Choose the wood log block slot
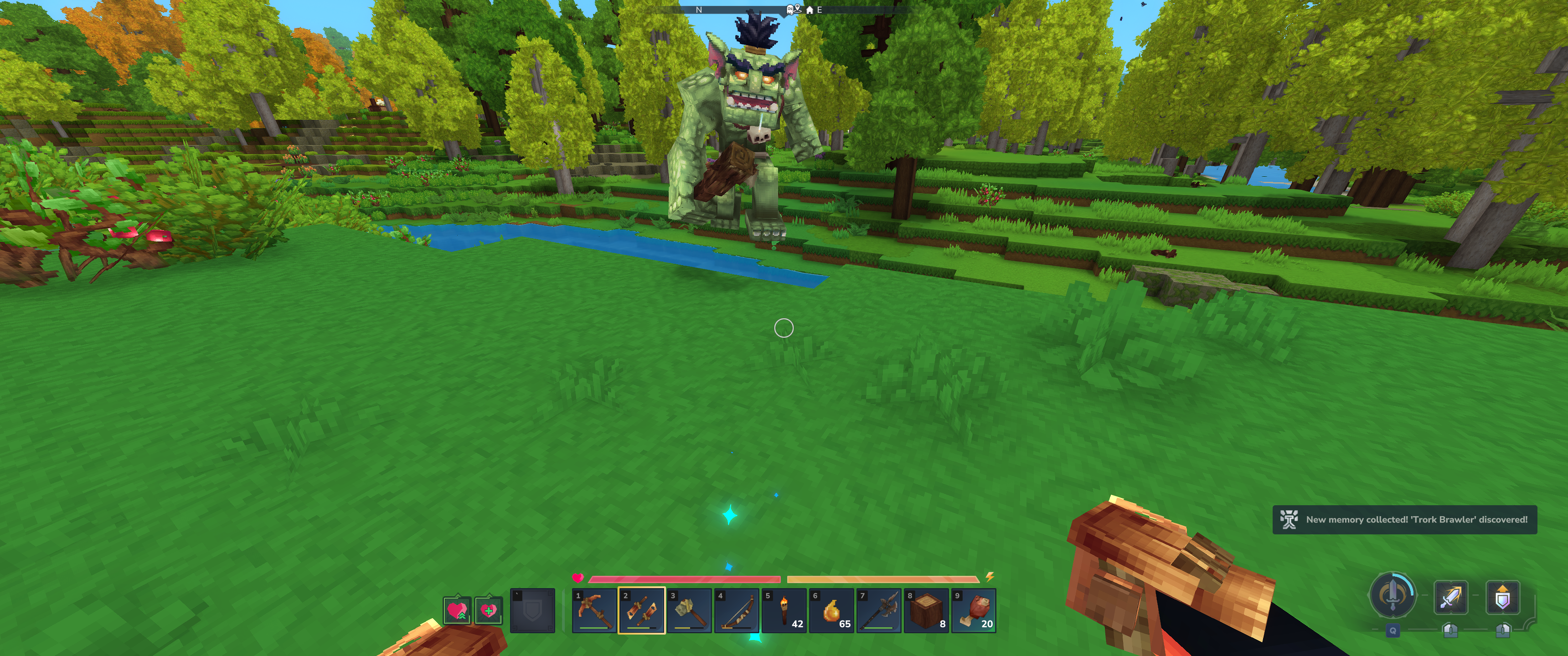 point(926,610)
